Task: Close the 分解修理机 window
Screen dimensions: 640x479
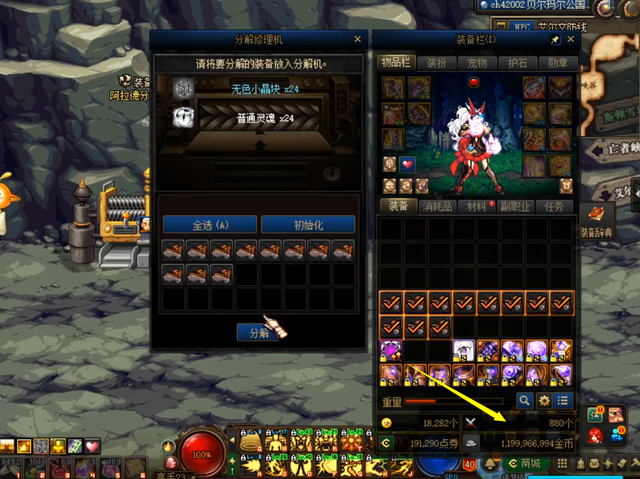Action: click(357, 40)
